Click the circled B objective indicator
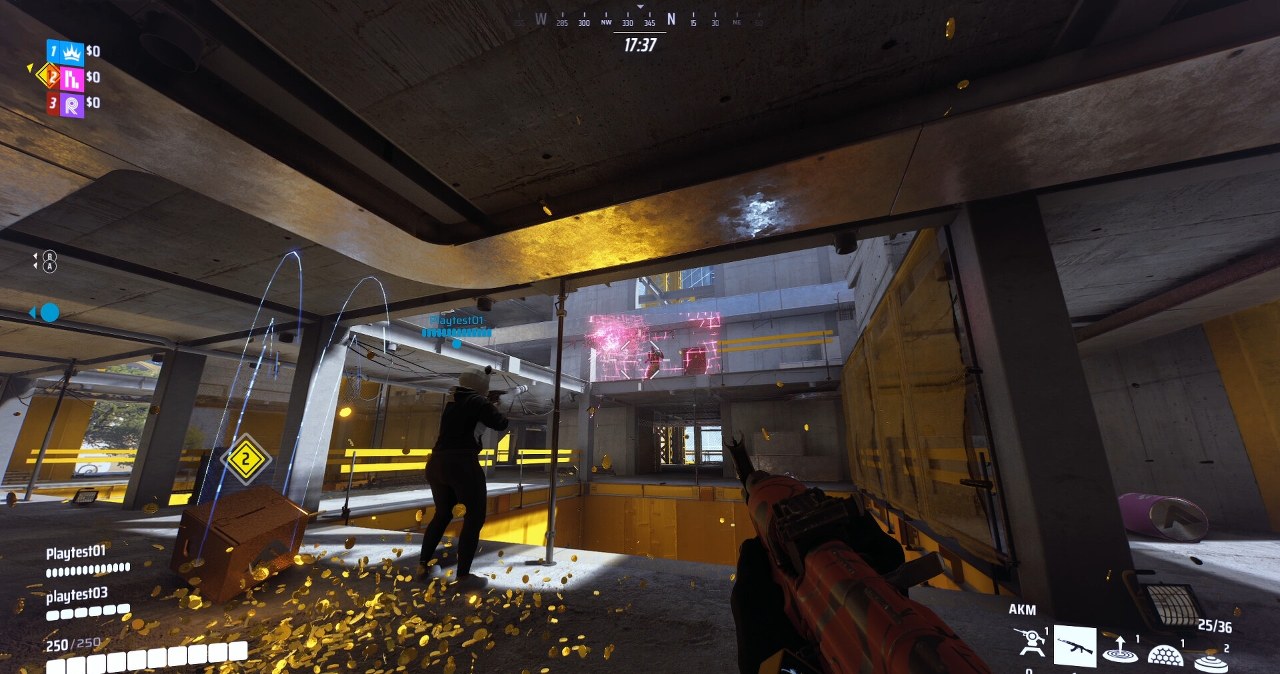 (x=50, y=257)
